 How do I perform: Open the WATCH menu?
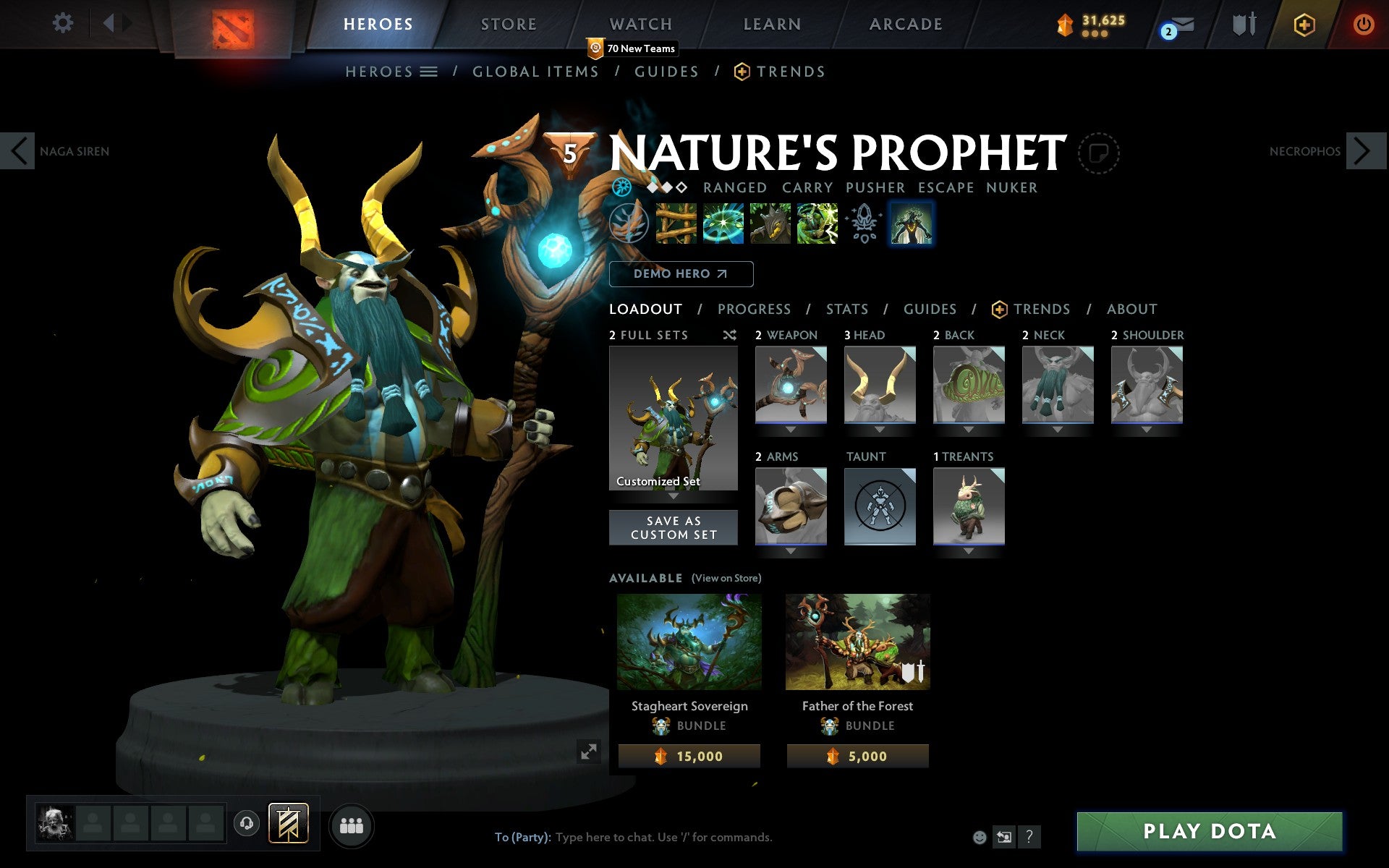coord(640,24)
